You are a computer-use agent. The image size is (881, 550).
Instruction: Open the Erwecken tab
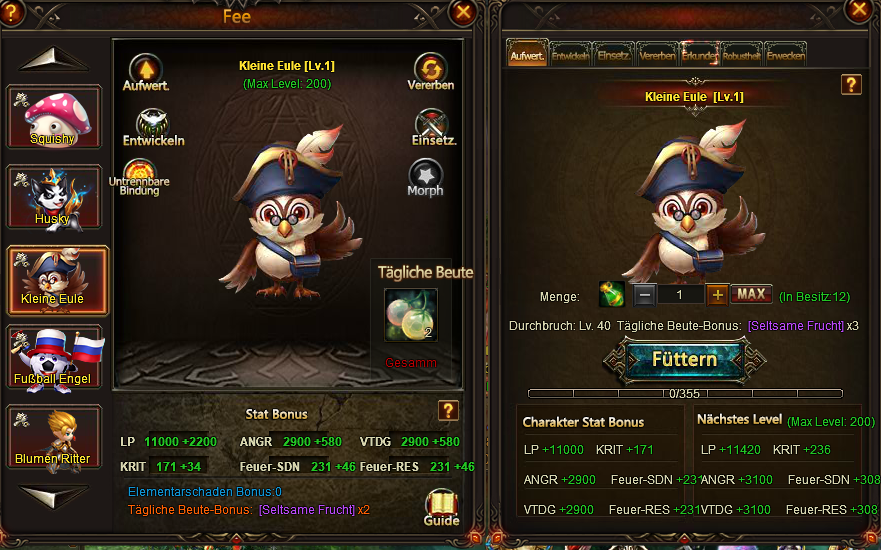[786, 55]
